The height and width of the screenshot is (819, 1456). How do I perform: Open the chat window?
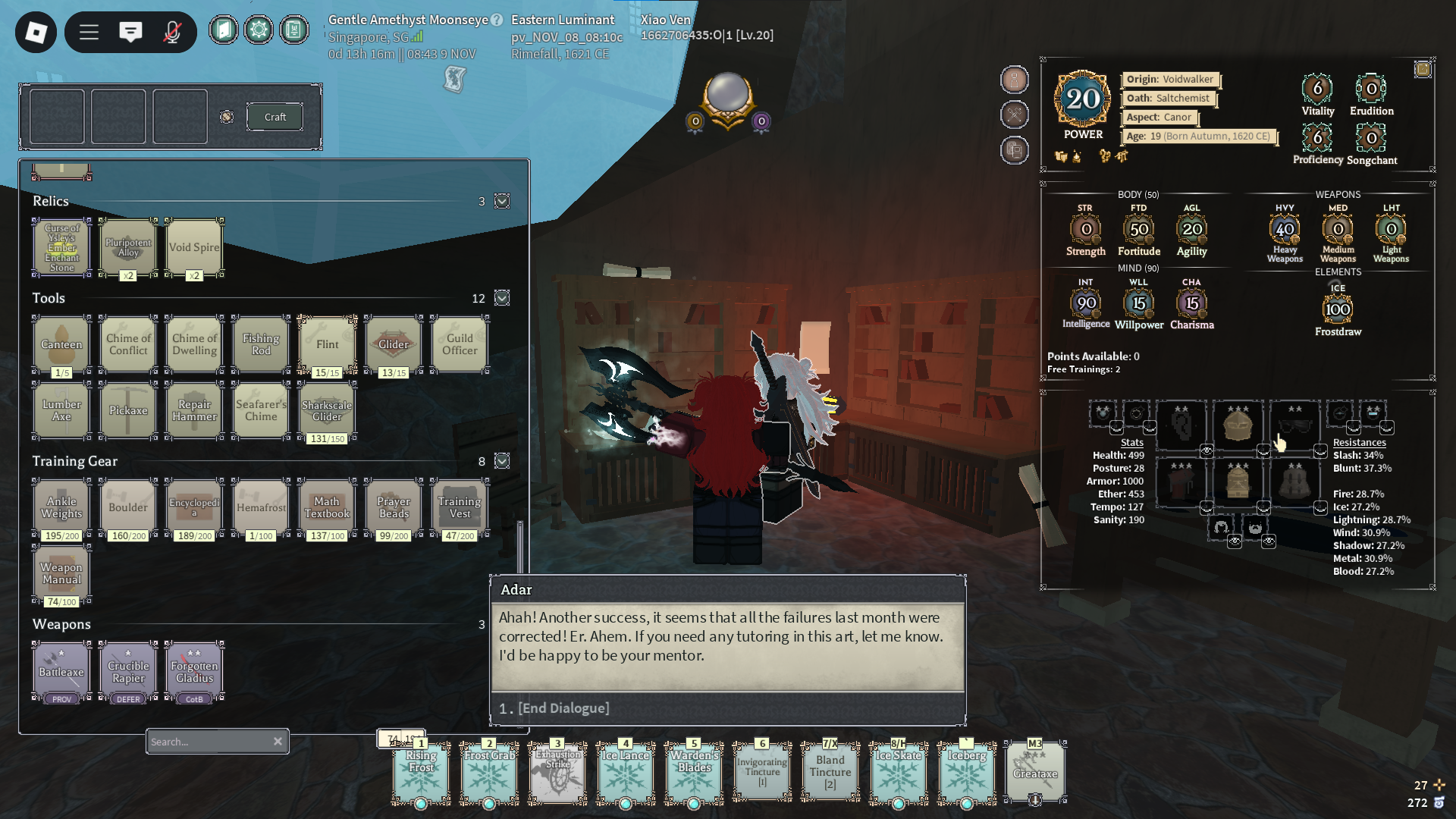coord(130,32)
